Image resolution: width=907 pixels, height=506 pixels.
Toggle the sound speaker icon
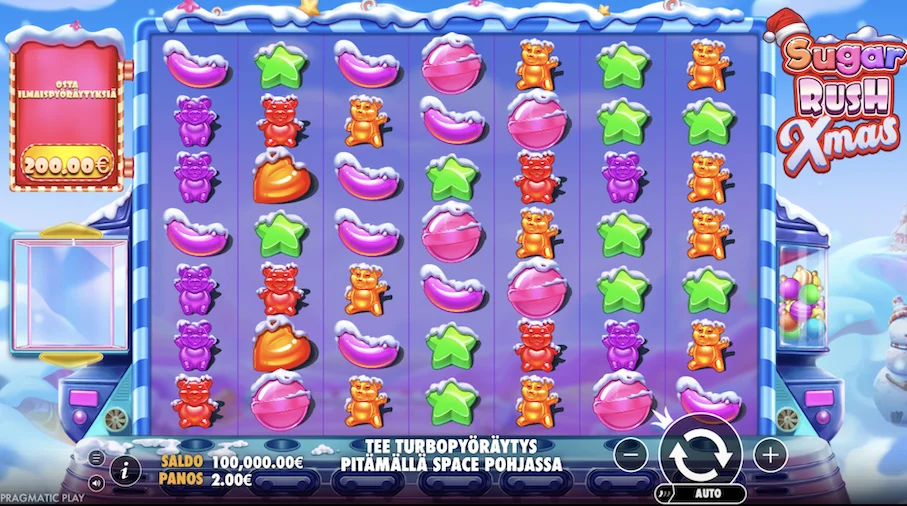(96, 482)
